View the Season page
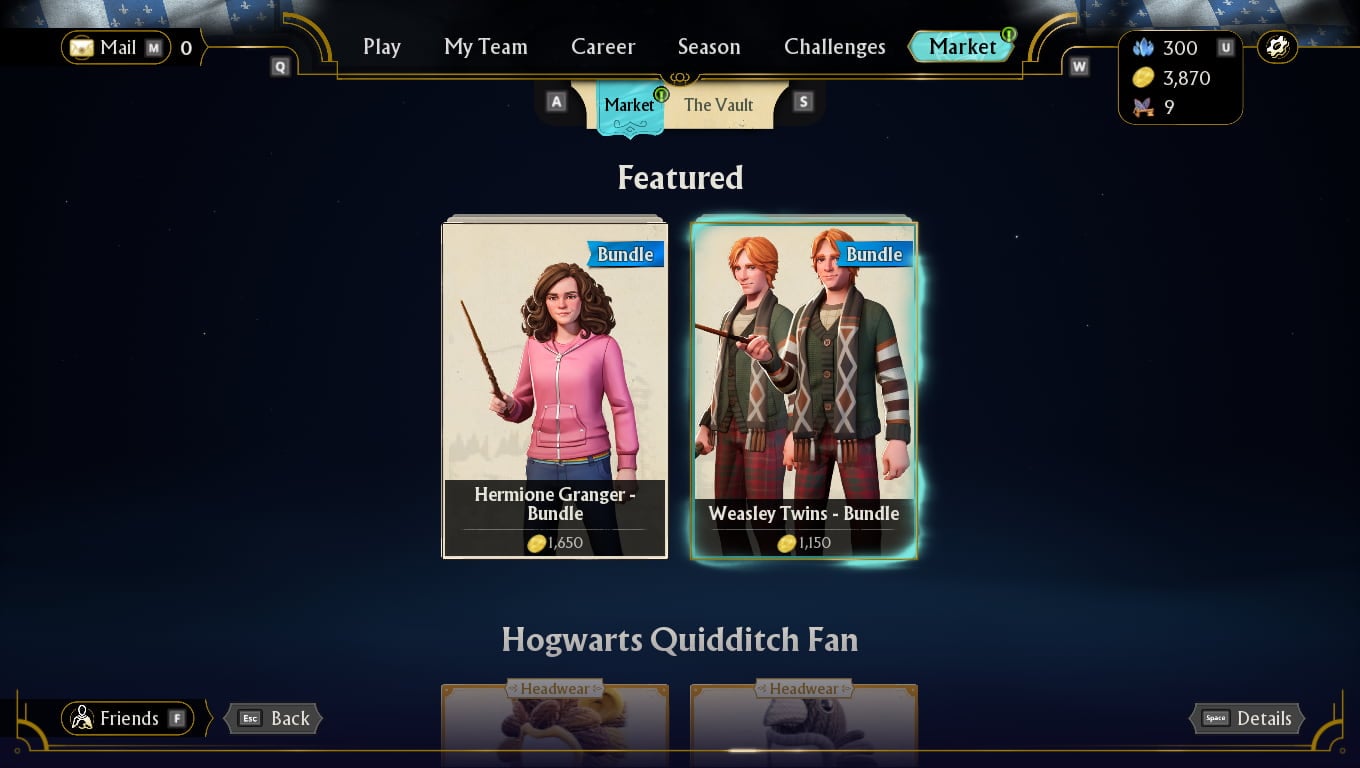This screenshot has height=768, width=1360. (709, 46)
